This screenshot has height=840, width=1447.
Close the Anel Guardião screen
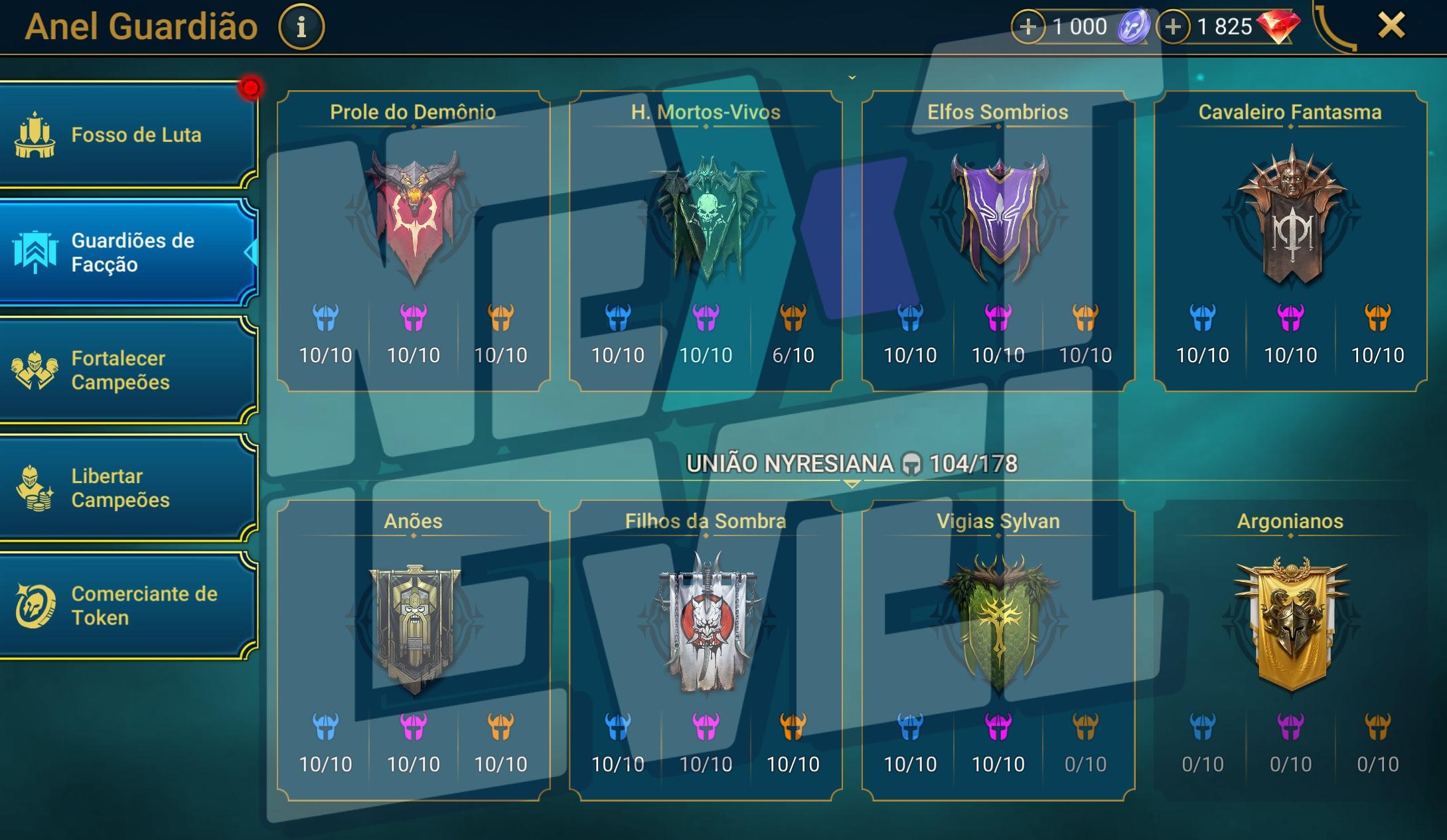pos(1391,26)
